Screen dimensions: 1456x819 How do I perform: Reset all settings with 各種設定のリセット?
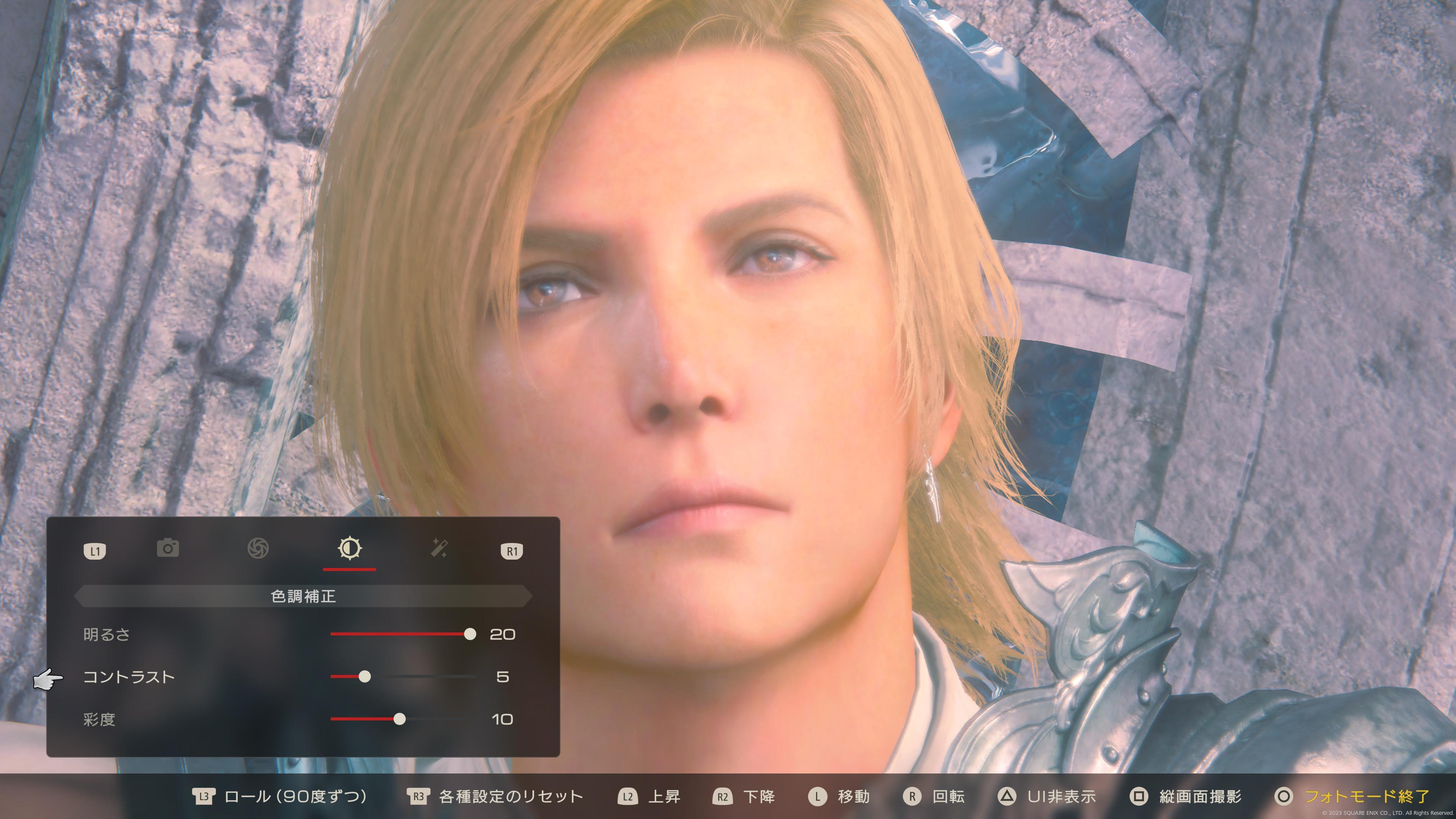click(510, 797)
